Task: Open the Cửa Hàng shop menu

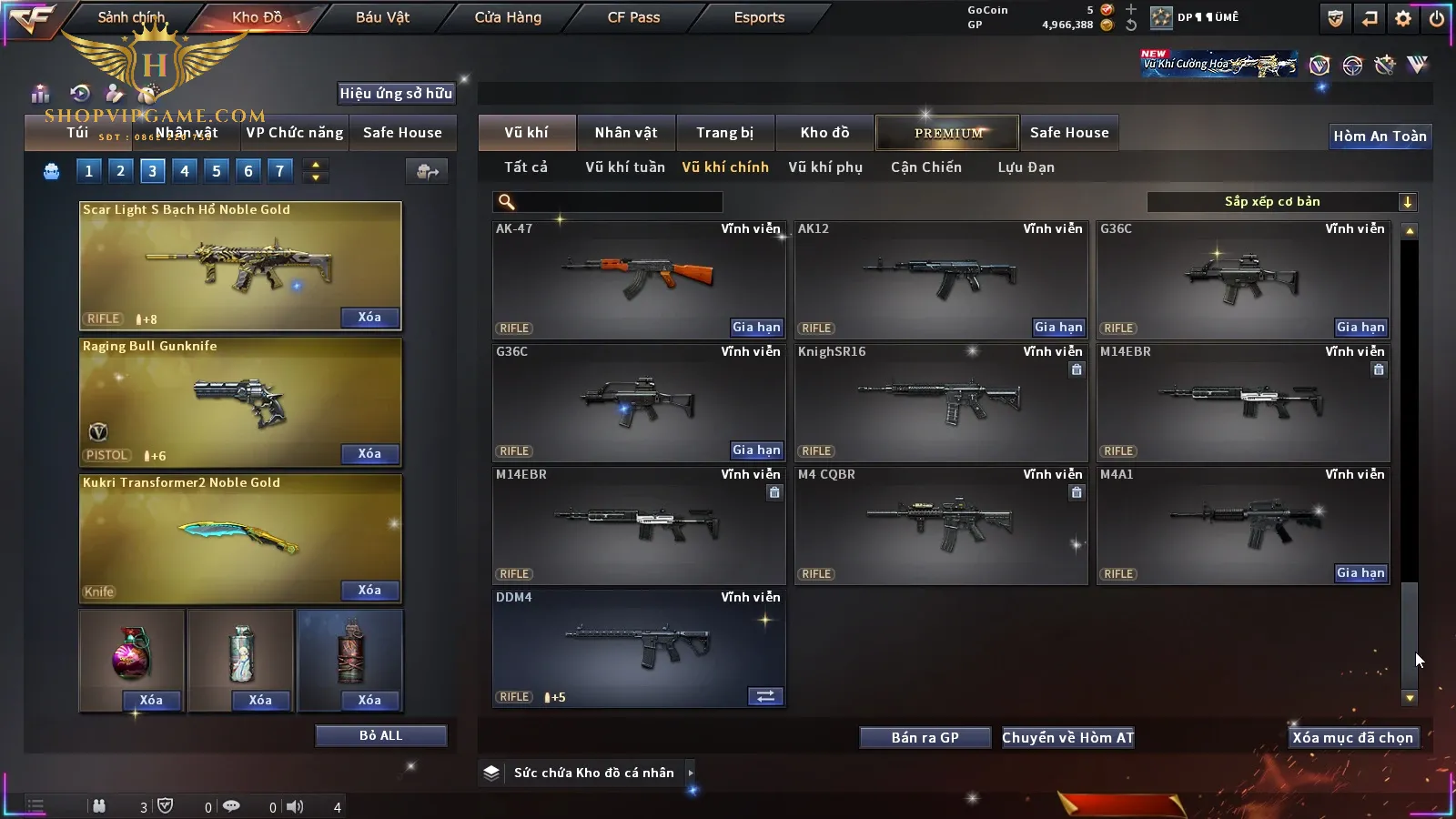Action: pos(508,17)
